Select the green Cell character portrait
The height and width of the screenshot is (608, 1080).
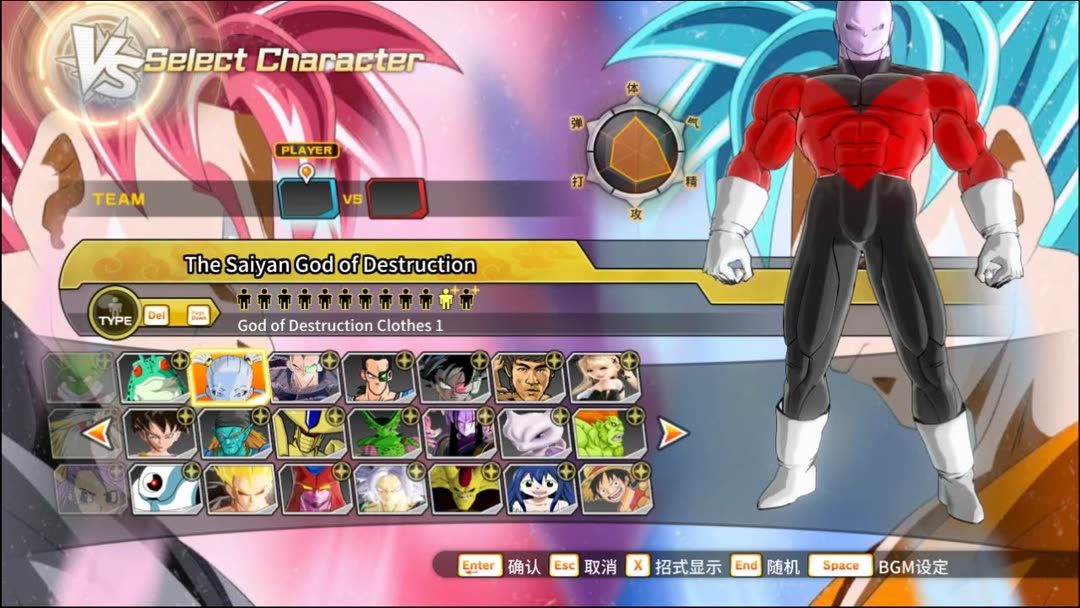pyautogui.click(x=384, y=433)
